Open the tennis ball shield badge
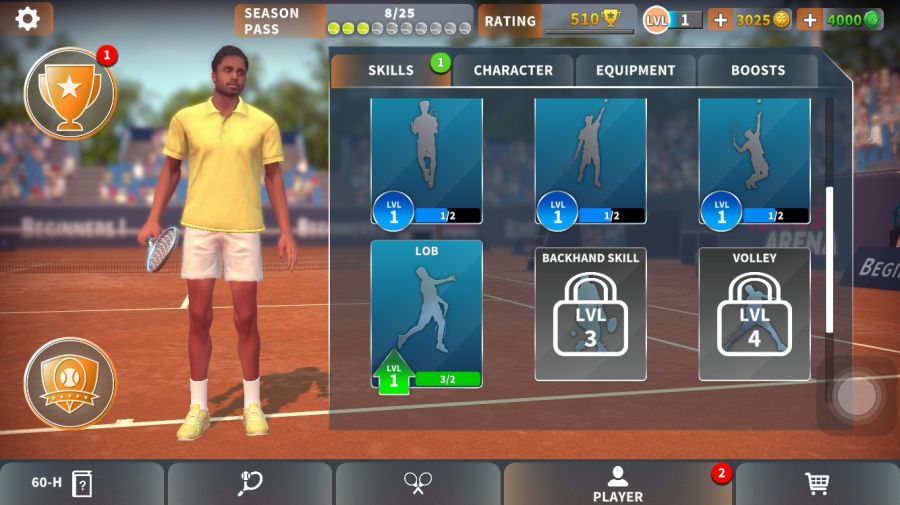Viewport: 900px width, 505px height. pos(69,382)
